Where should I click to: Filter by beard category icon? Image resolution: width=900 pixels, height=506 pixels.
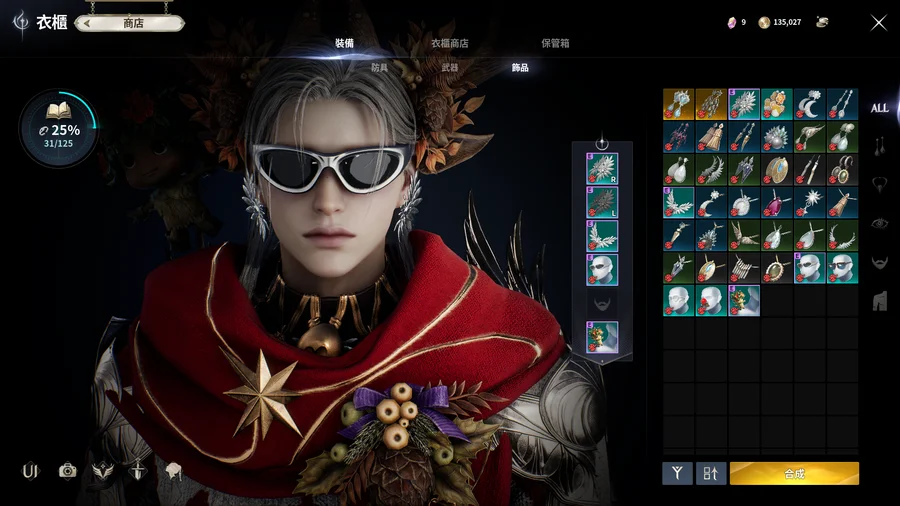(879, 262)
